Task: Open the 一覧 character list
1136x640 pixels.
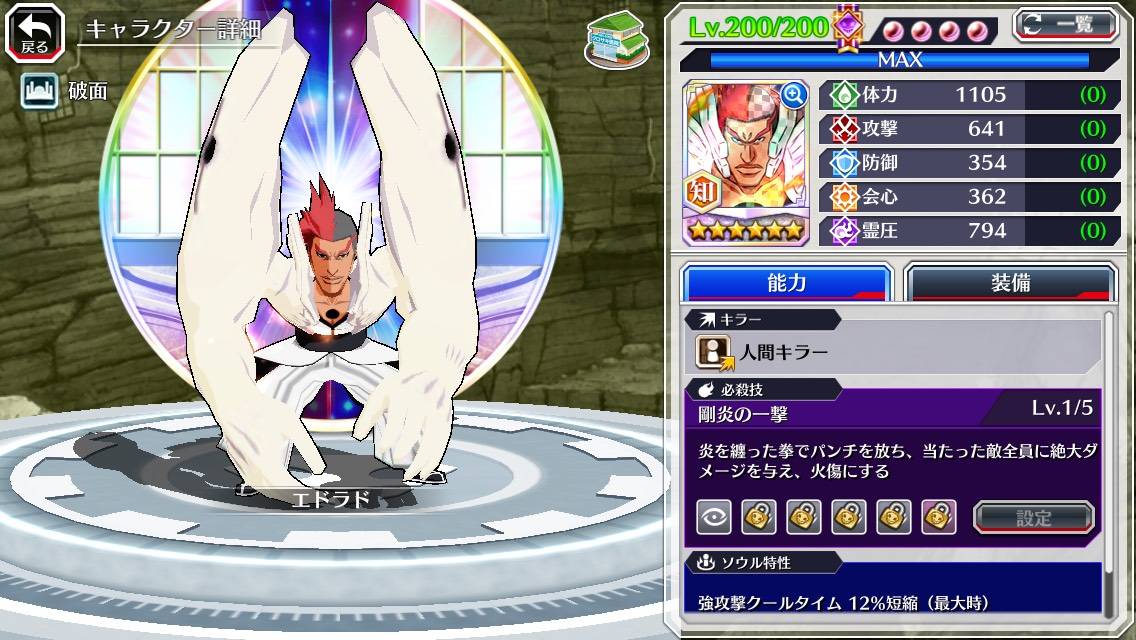Action: pyautogui.click(x=1064, y=24)
